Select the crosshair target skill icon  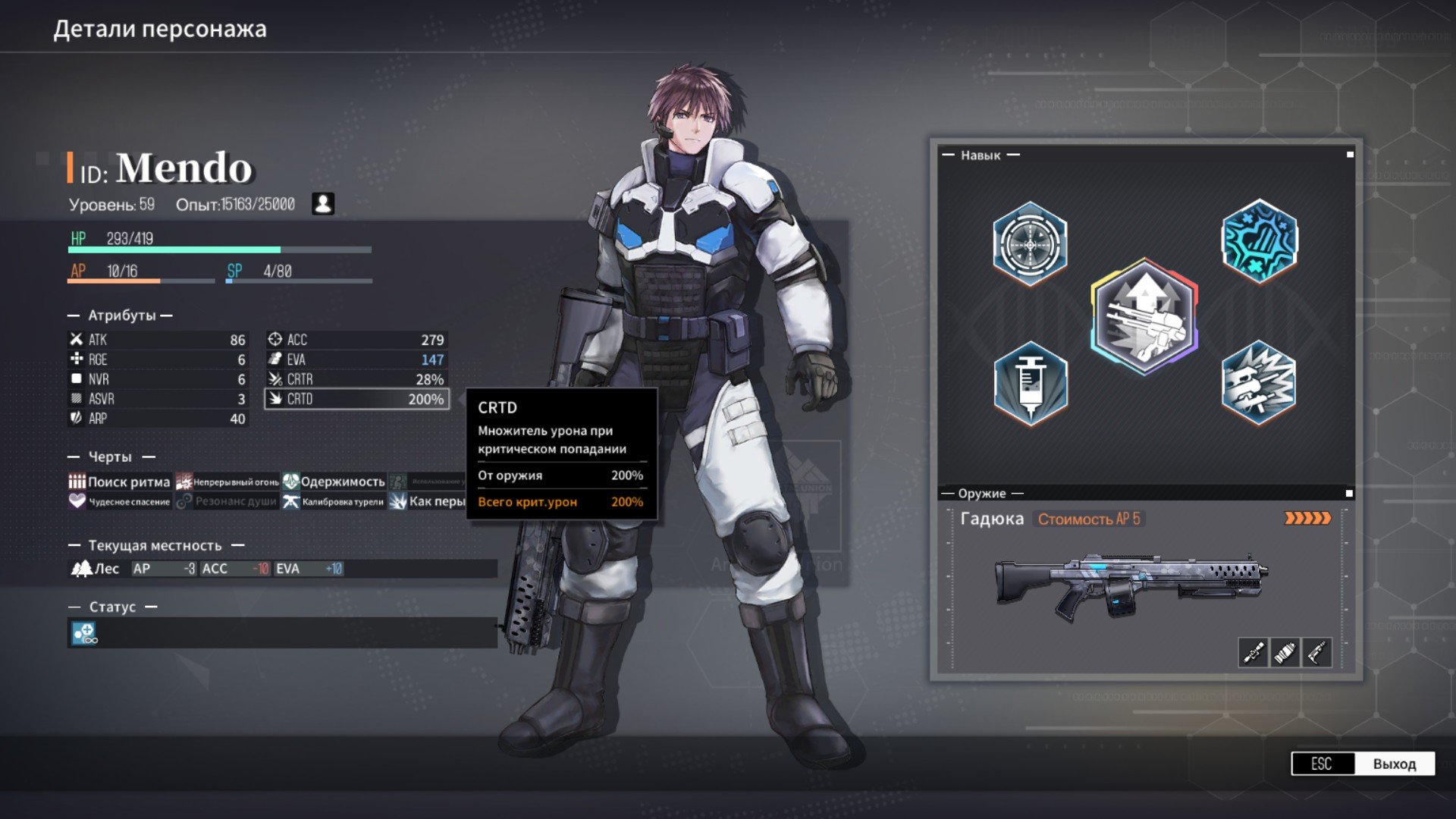pyautogui.click(x=1030, y=244)
